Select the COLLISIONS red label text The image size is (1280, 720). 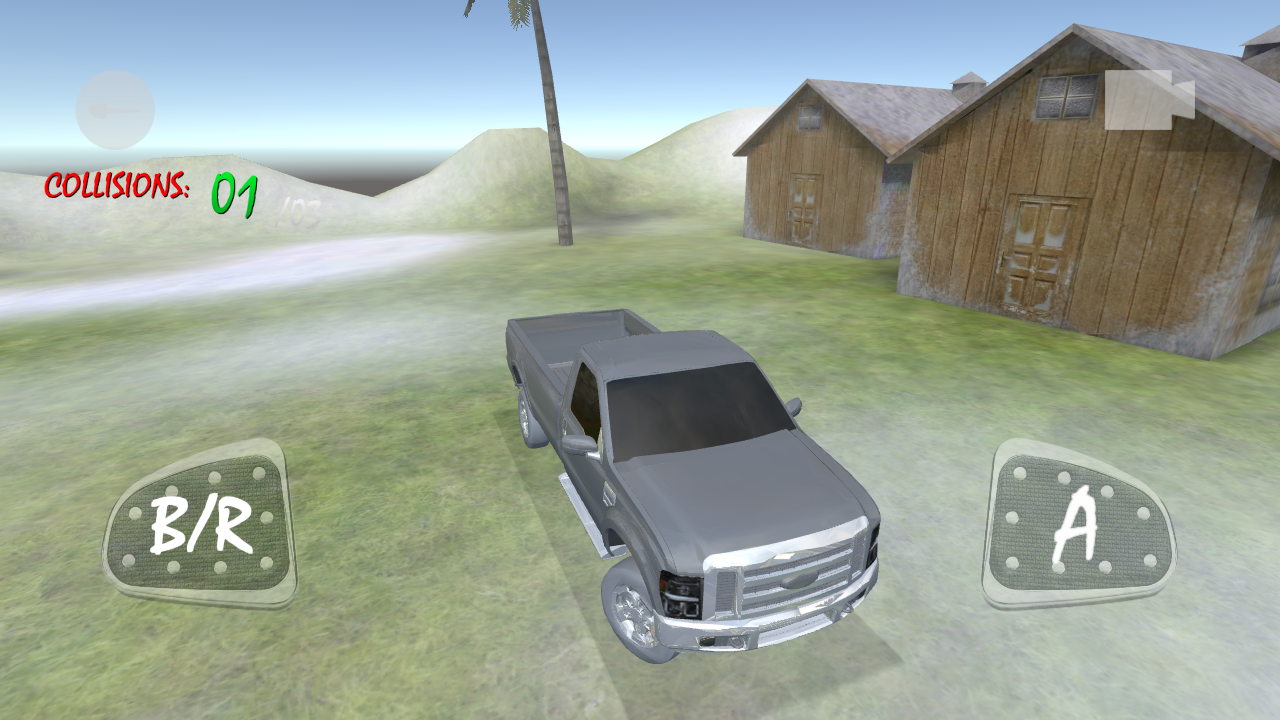(118, 187)
